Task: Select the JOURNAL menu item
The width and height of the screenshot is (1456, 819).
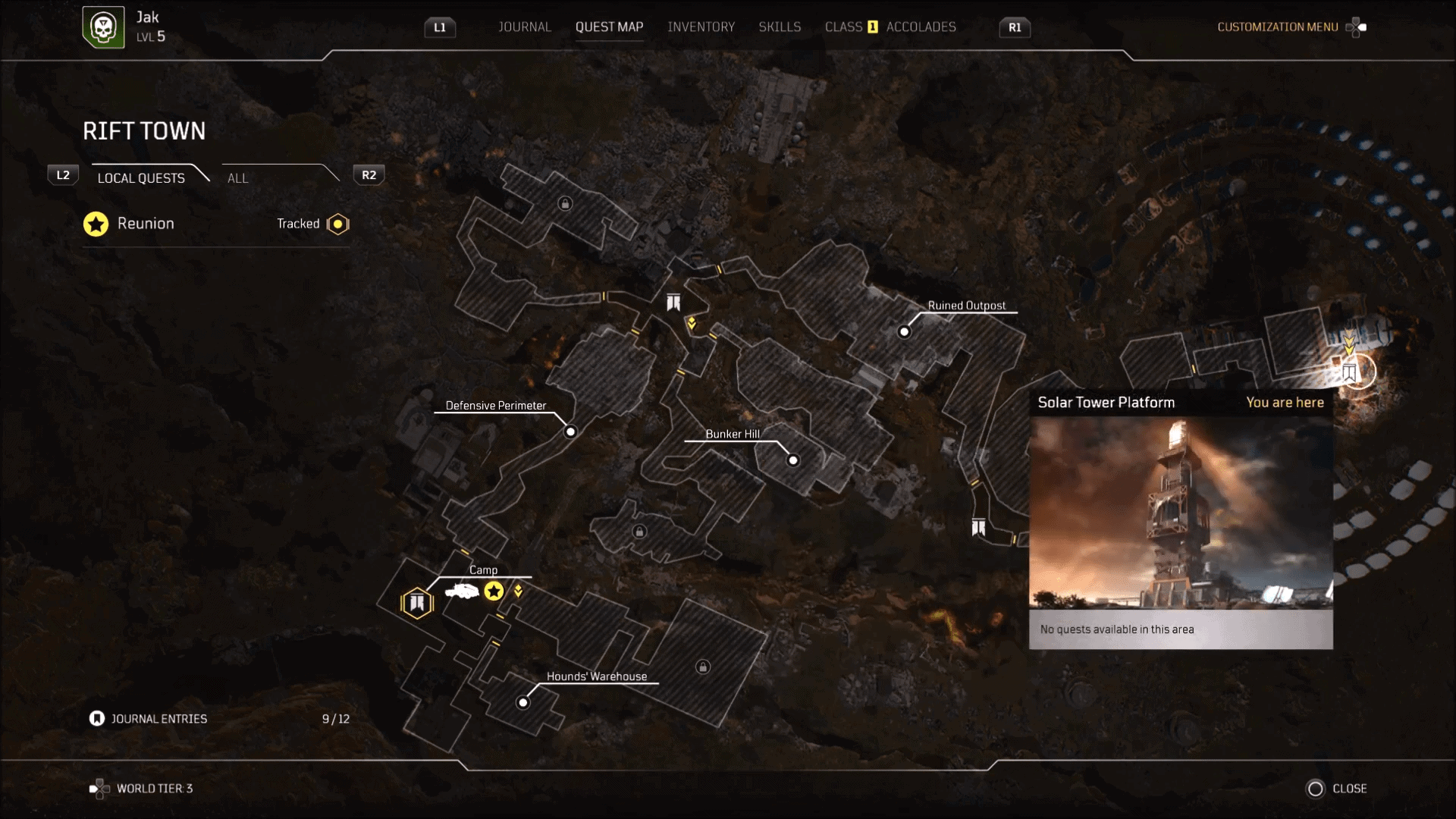Action: [x=524, y=27]
